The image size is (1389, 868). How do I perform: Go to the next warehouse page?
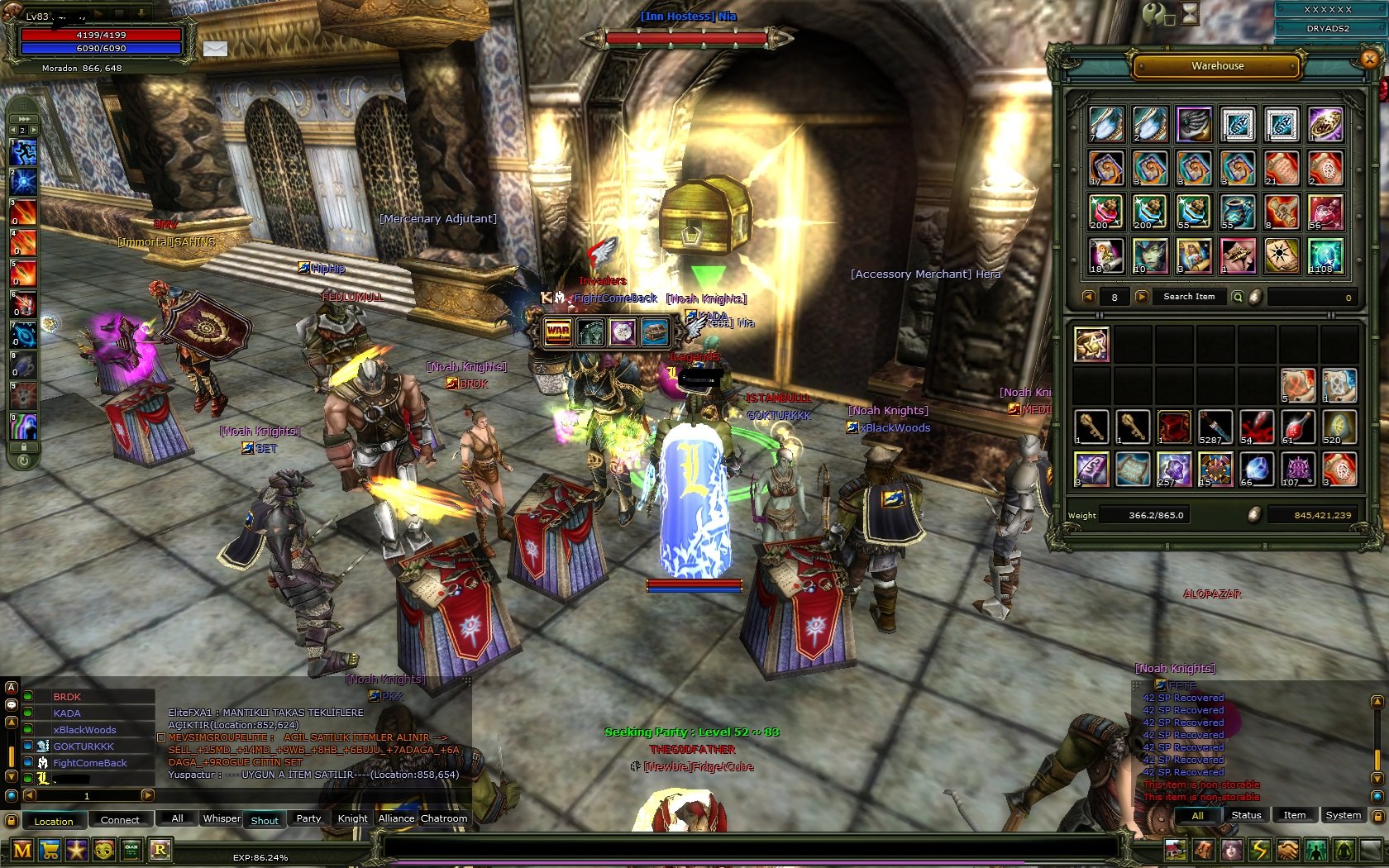pyautogui.click(x=1142, y=297)
